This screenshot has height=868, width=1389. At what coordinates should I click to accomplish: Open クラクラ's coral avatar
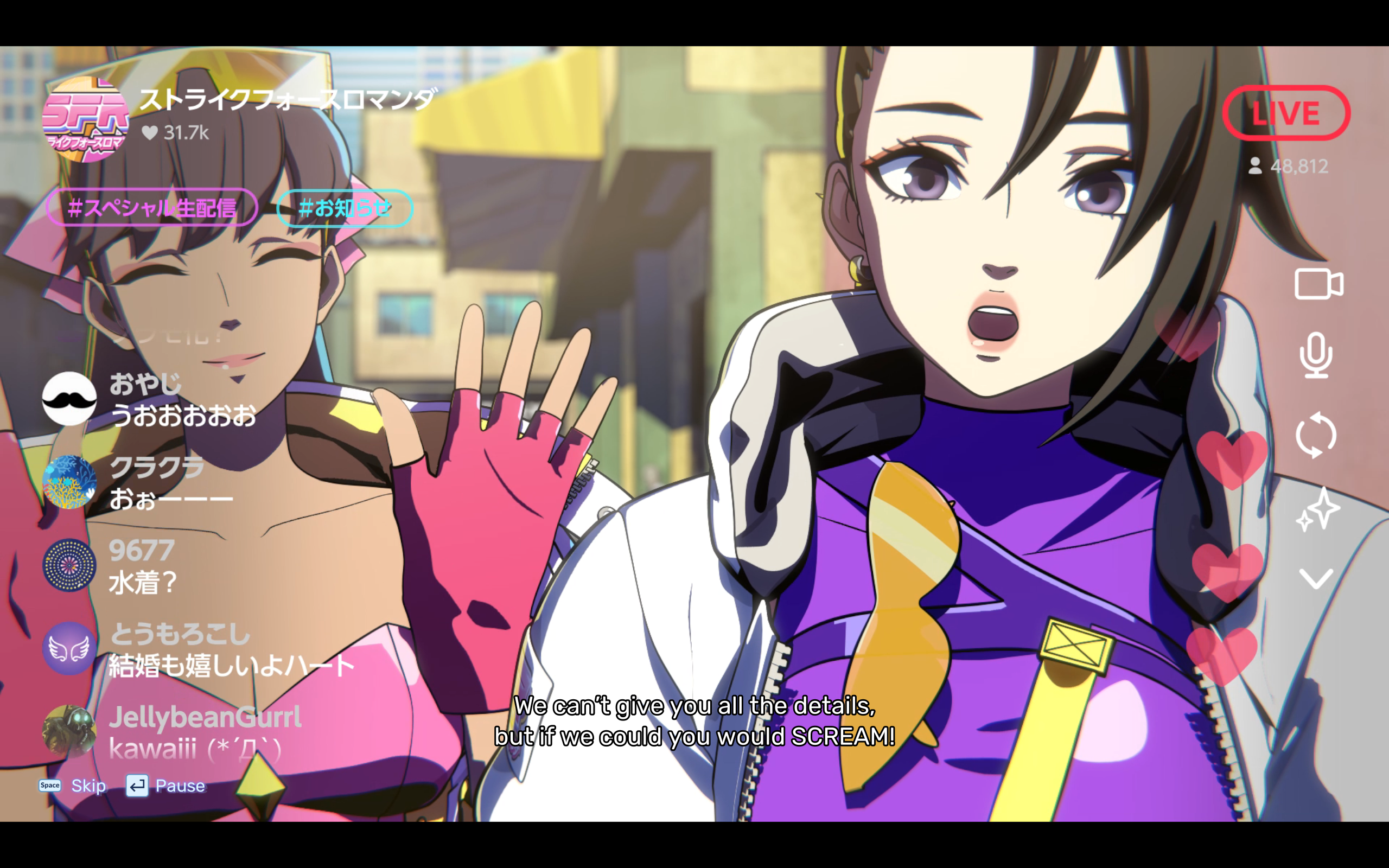69,482
